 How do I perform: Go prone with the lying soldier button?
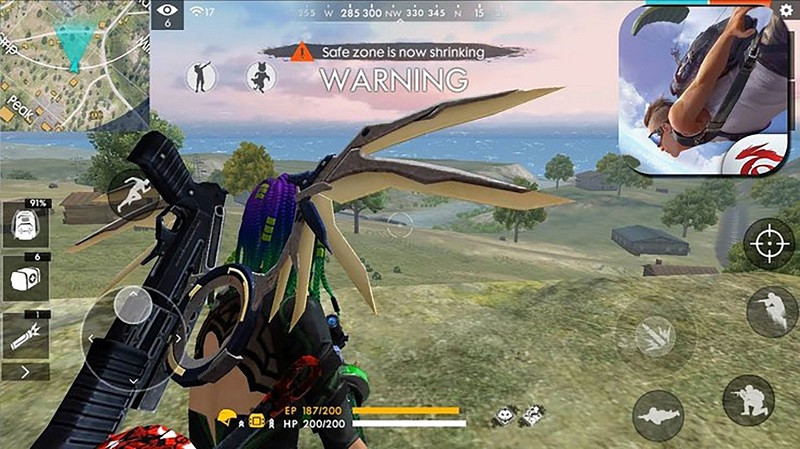pyautogui.click(x=658, y=415)
